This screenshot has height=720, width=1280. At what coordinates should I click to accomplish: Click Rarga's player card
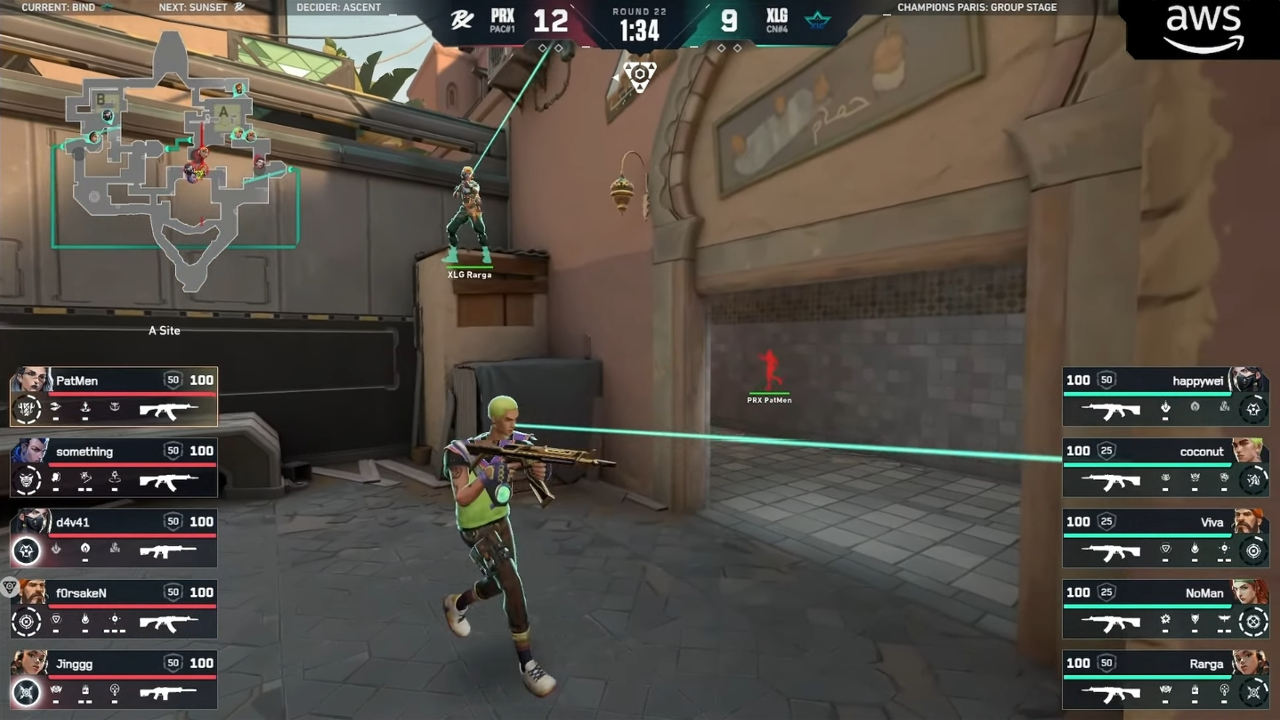1165,680
